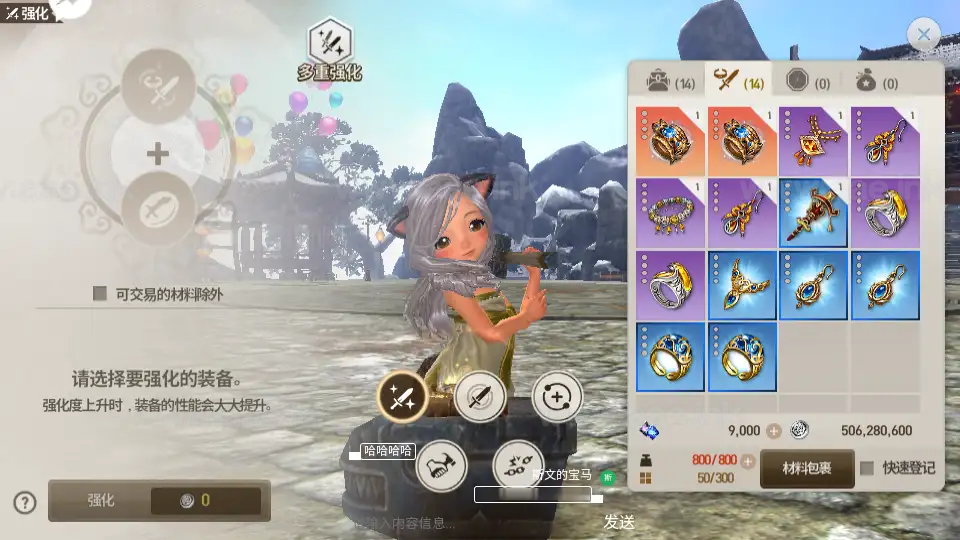Toggle the 可交易的材料除外 checkbox

[x=100, y=293]
